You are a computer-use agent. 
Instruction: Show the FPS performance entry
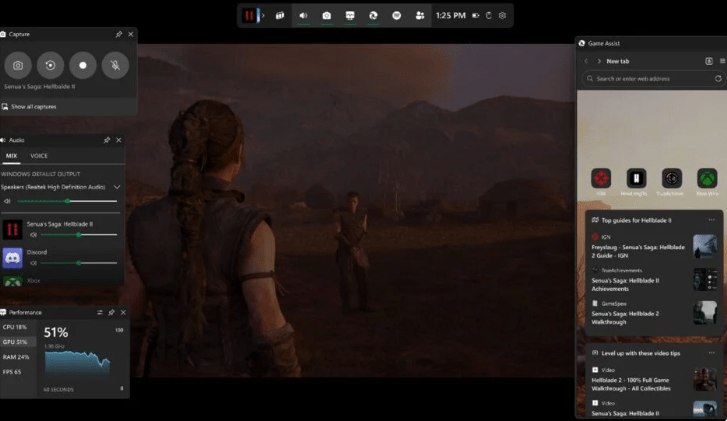point(13,371)
